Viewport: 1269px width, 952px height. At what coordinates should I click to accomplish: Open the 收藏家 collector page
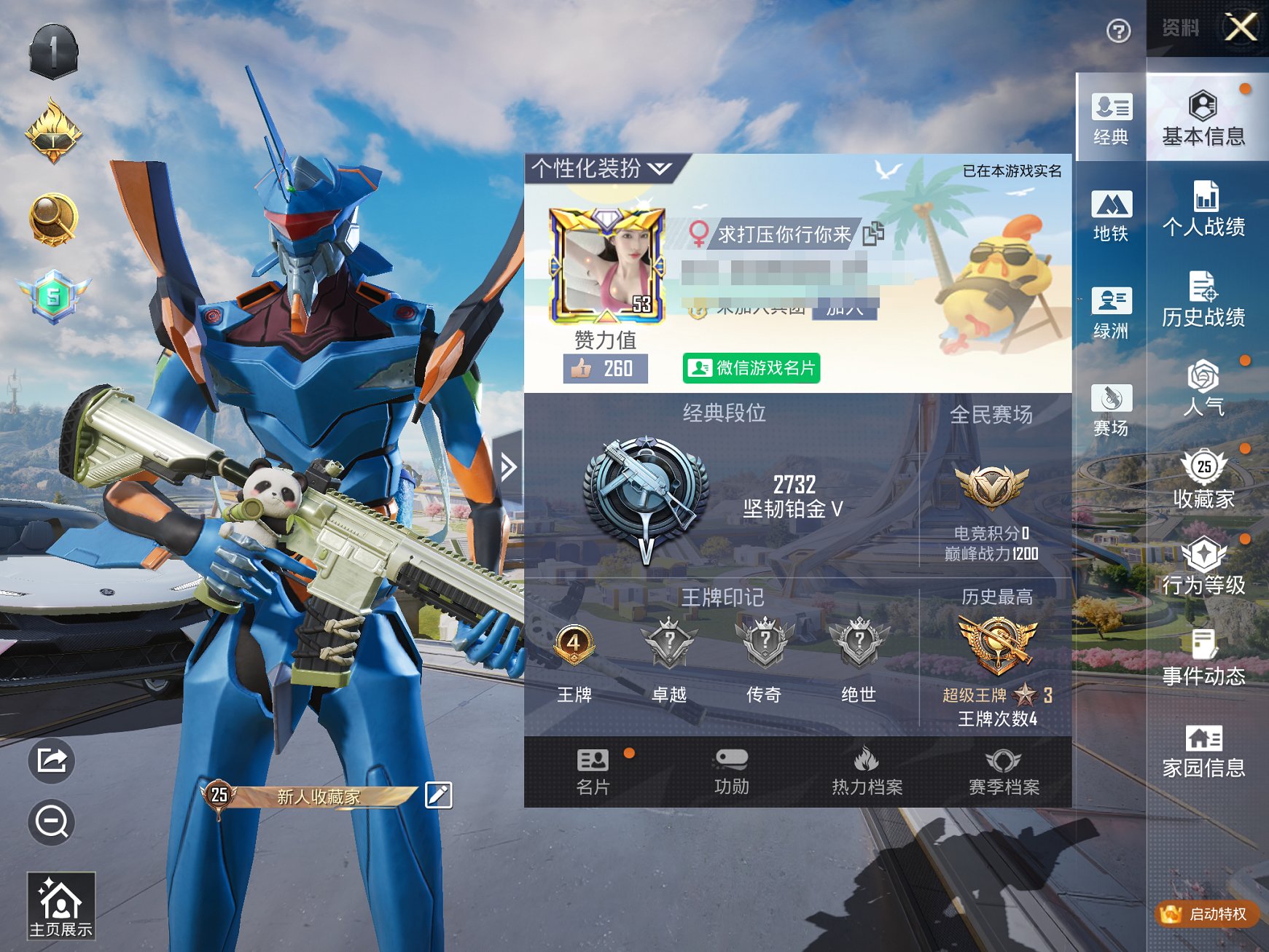point(1203,480)
